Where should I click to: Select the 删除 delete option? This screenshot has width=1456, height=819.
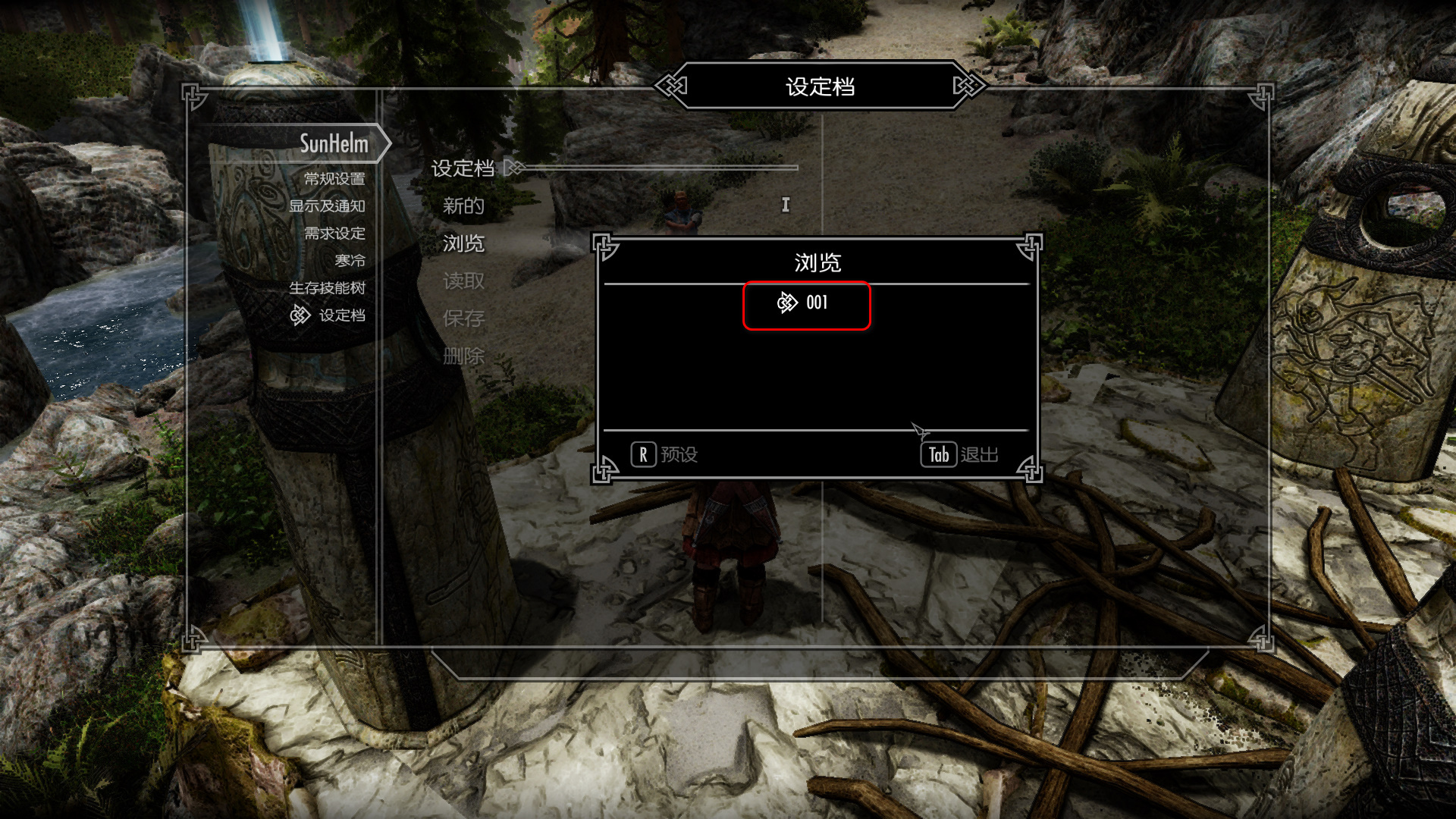coord(463,356)
